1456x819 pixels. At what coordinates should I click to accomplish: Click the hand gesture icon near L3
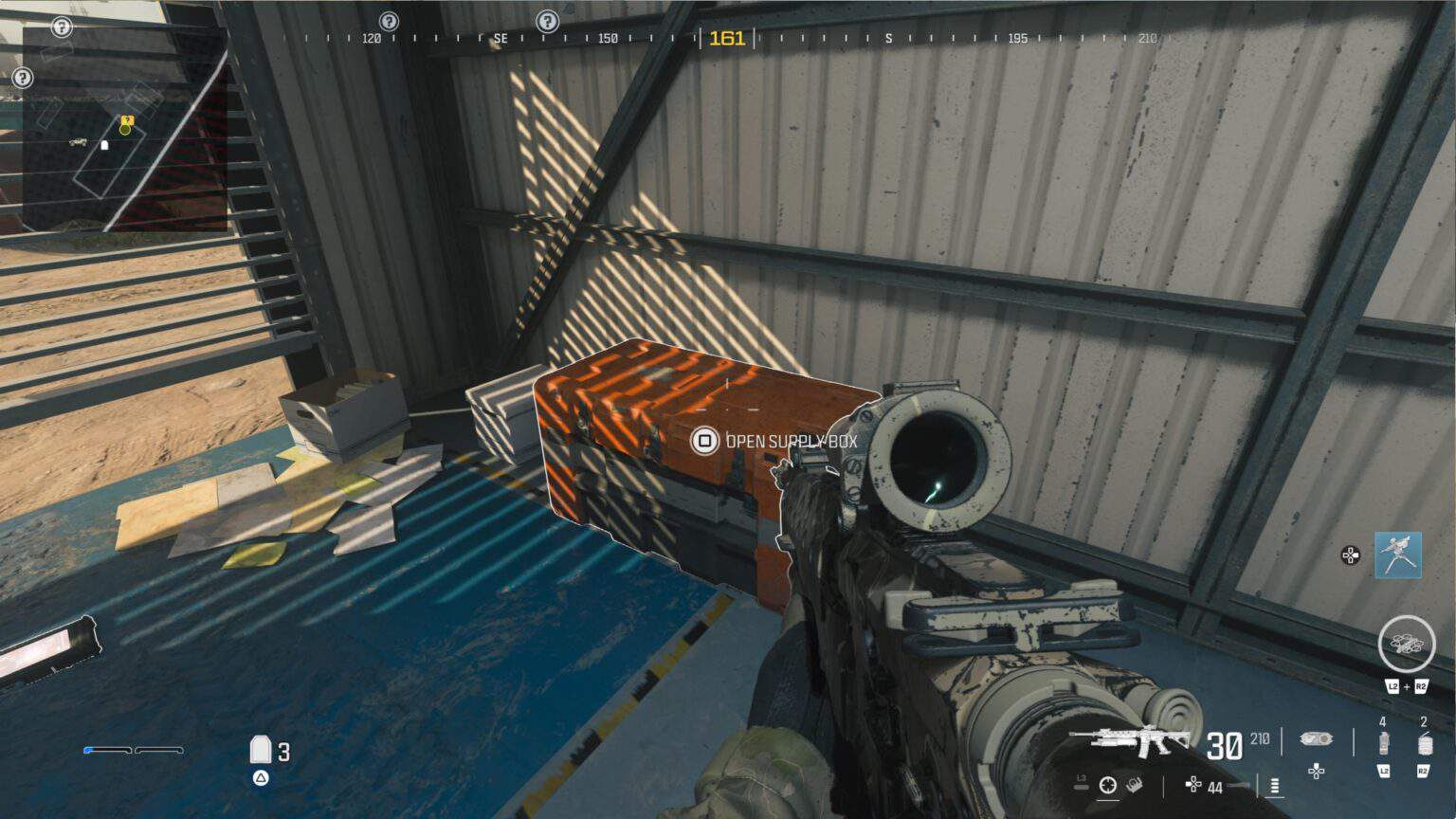point(1134,784)
